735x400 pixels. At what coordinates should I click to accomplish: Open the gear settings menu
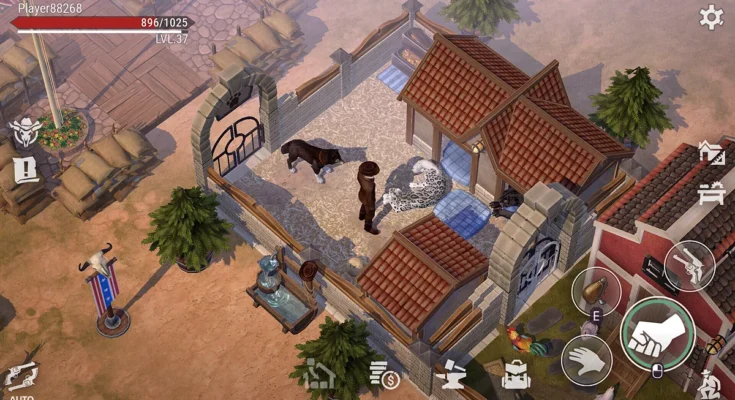[x=711, y=17]
